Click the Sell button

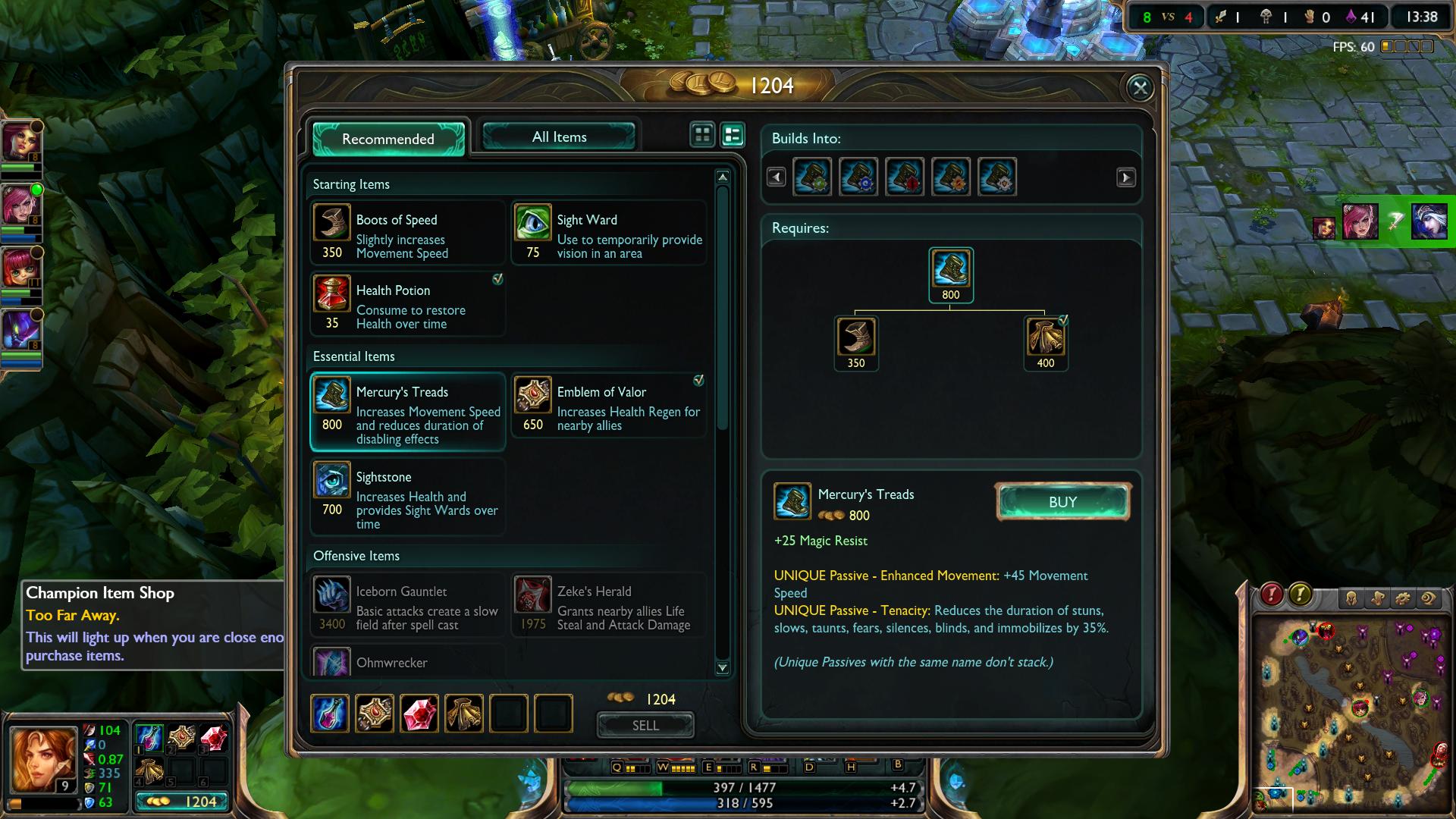tap(645, 726)
